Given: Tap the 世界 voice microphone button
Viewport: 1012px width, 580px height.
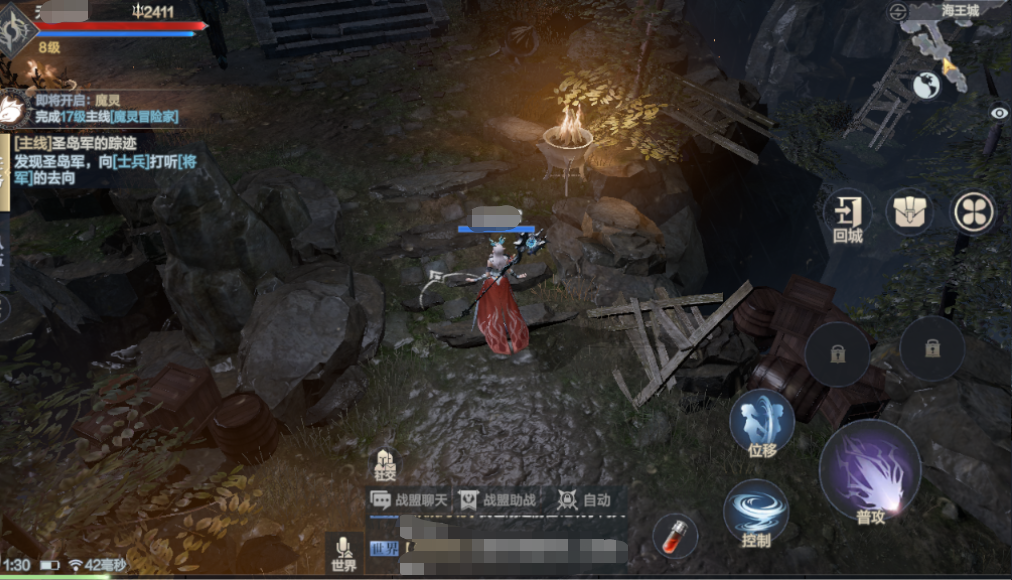Looking at the screenshot, I should [344, 552].
